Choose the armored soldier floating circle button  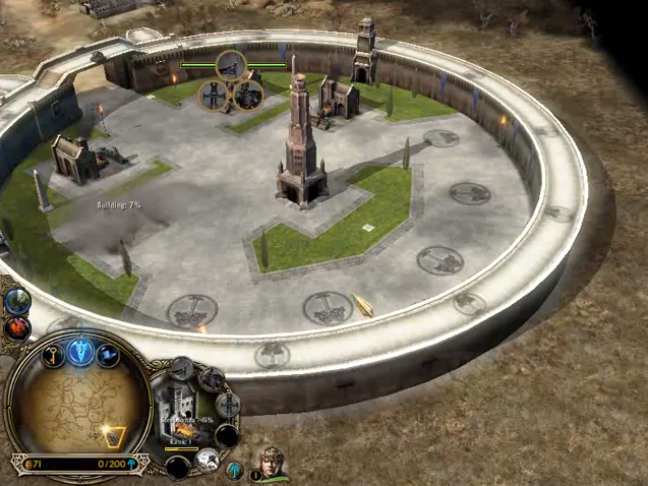tap(248, 95)
